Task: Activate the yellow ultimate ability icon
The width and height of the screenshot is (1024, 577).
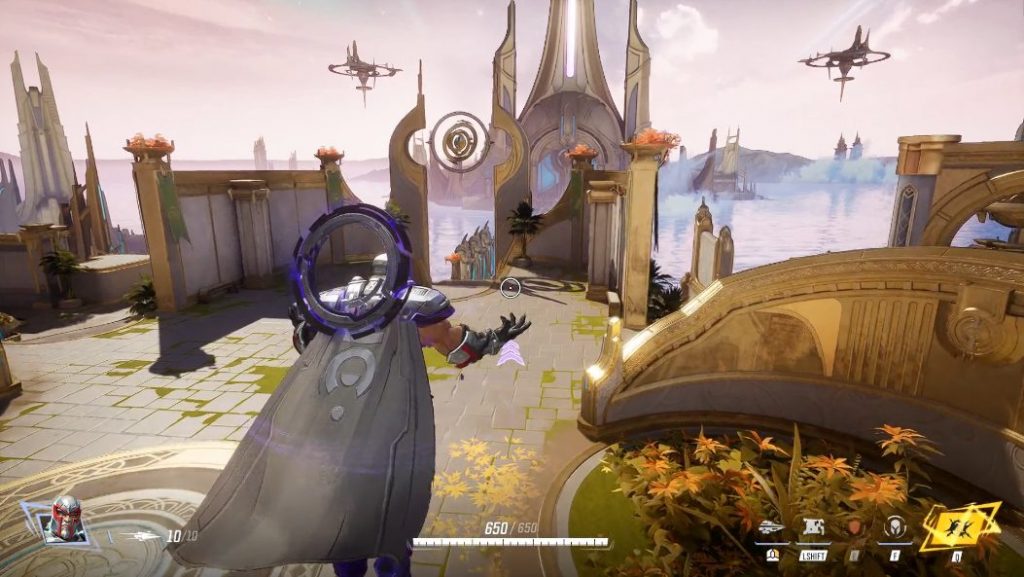Action: pos(959,525)
